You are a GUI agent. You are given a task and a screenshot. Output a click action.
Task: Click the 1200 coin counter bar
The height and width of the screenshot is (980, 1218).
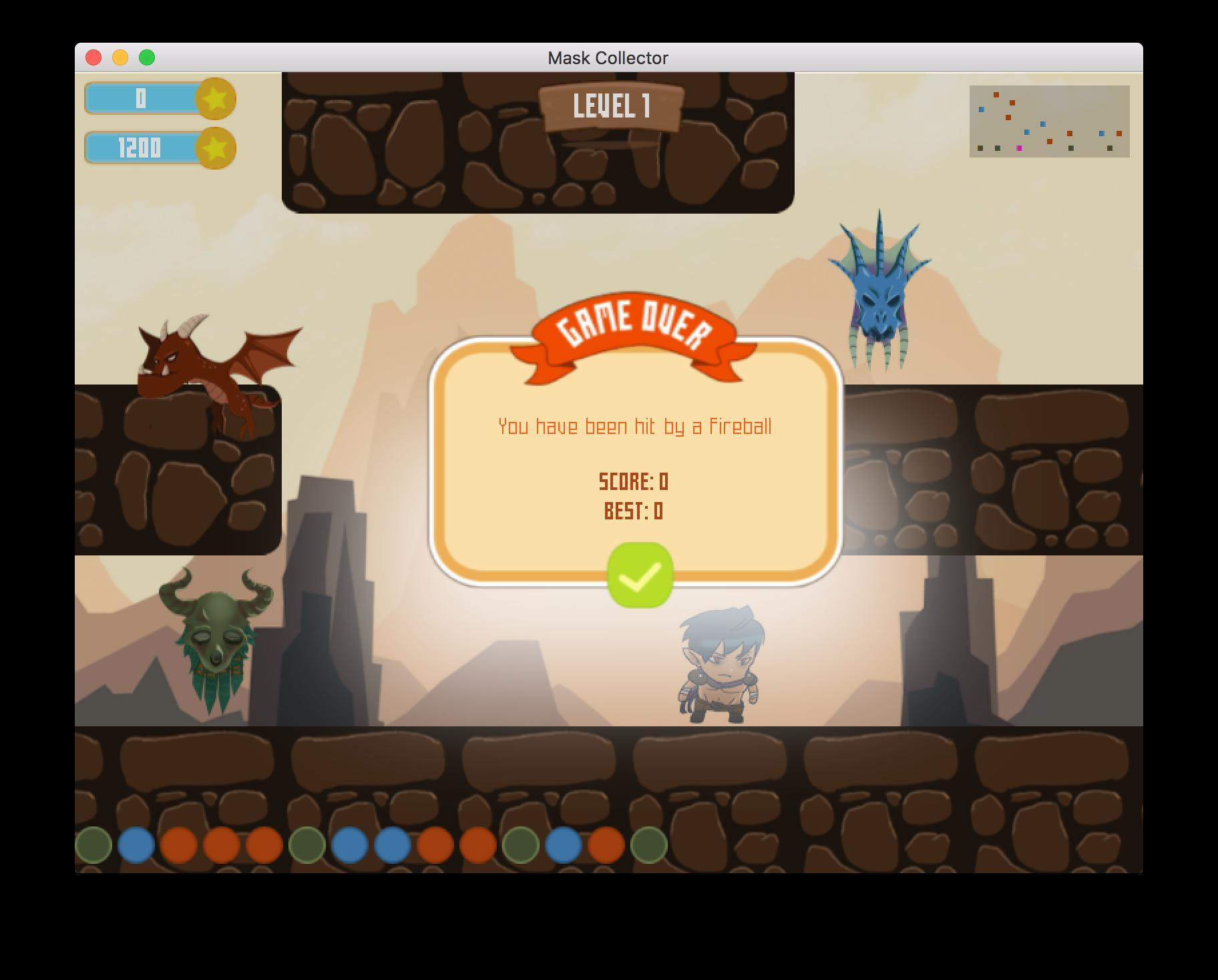(140, 148)
